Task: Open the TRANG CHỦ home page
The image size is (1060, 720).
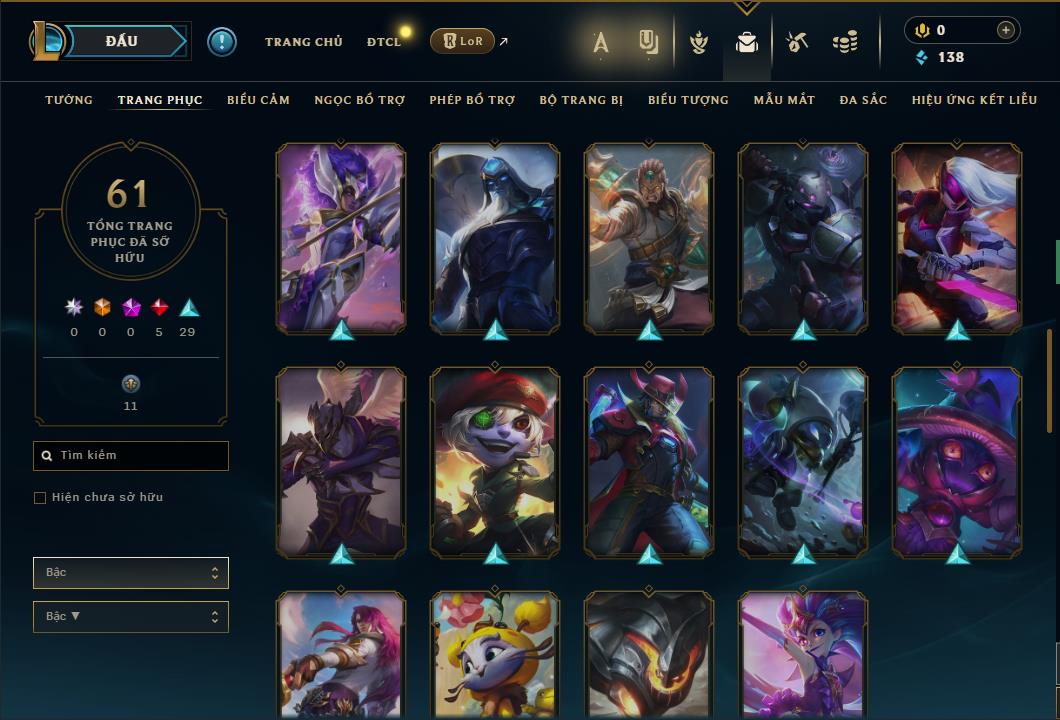Action: (x=303, y=42)
